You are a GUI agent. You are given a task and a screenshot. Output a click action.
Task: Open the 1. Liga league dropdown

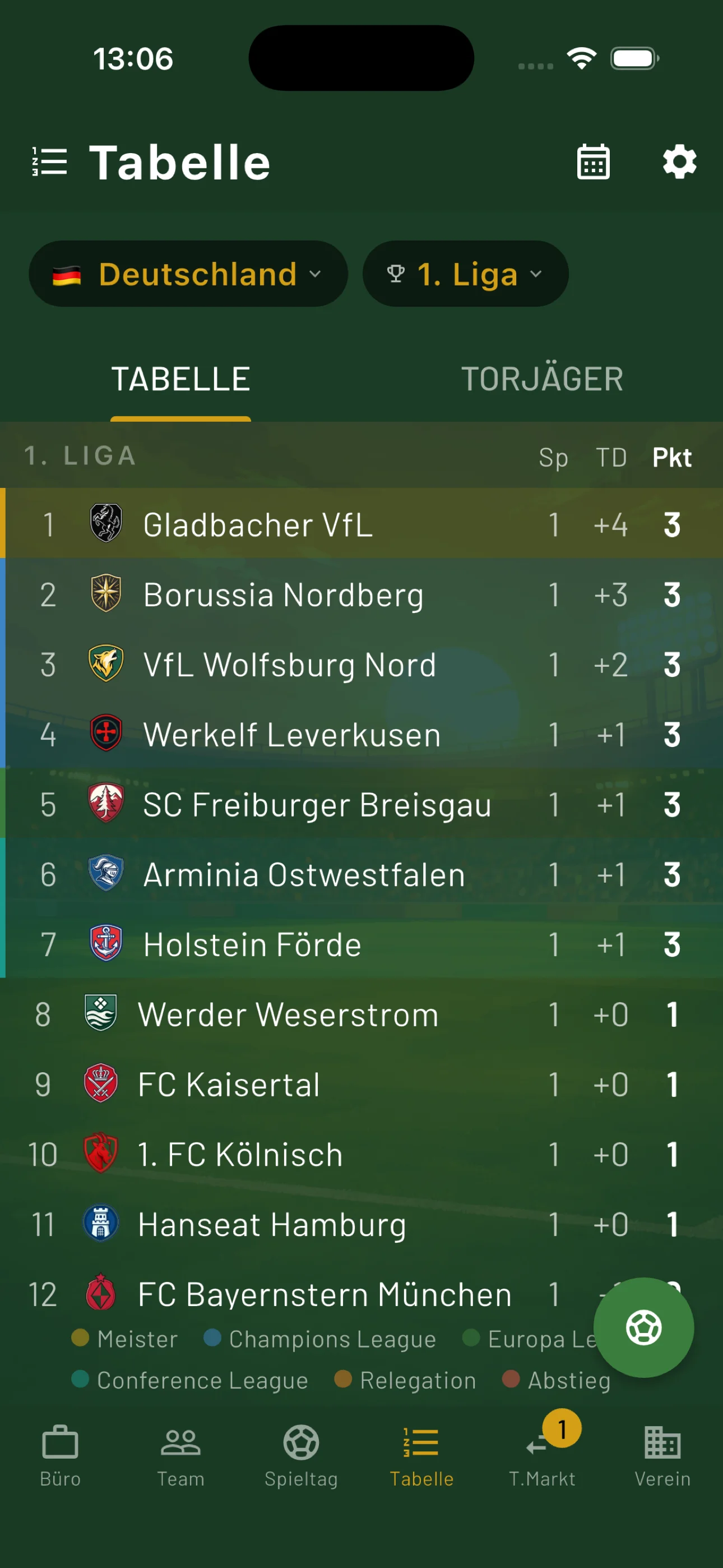tap(465, 274)
